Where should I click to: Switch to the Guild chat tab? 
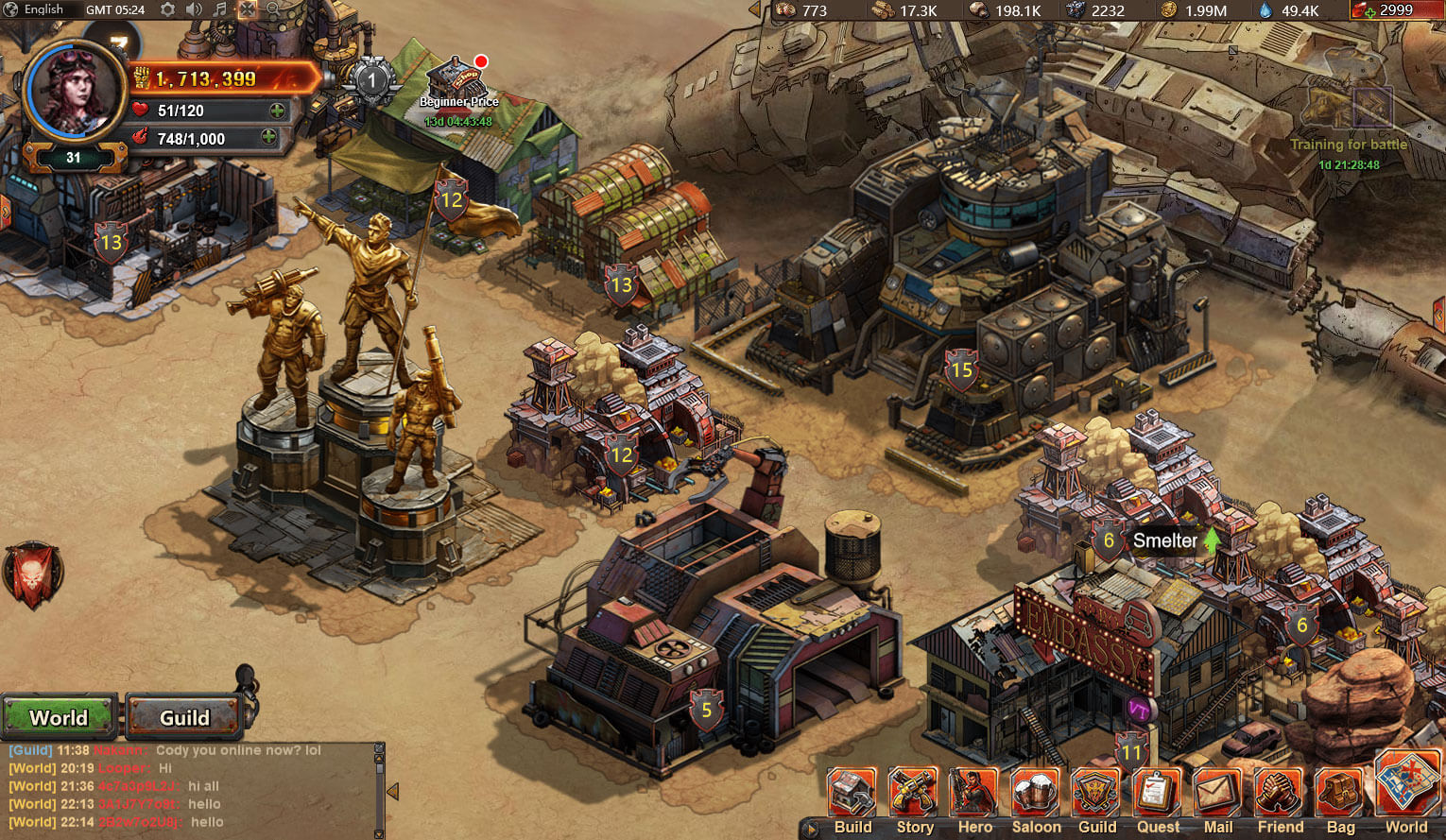point(184,717)
